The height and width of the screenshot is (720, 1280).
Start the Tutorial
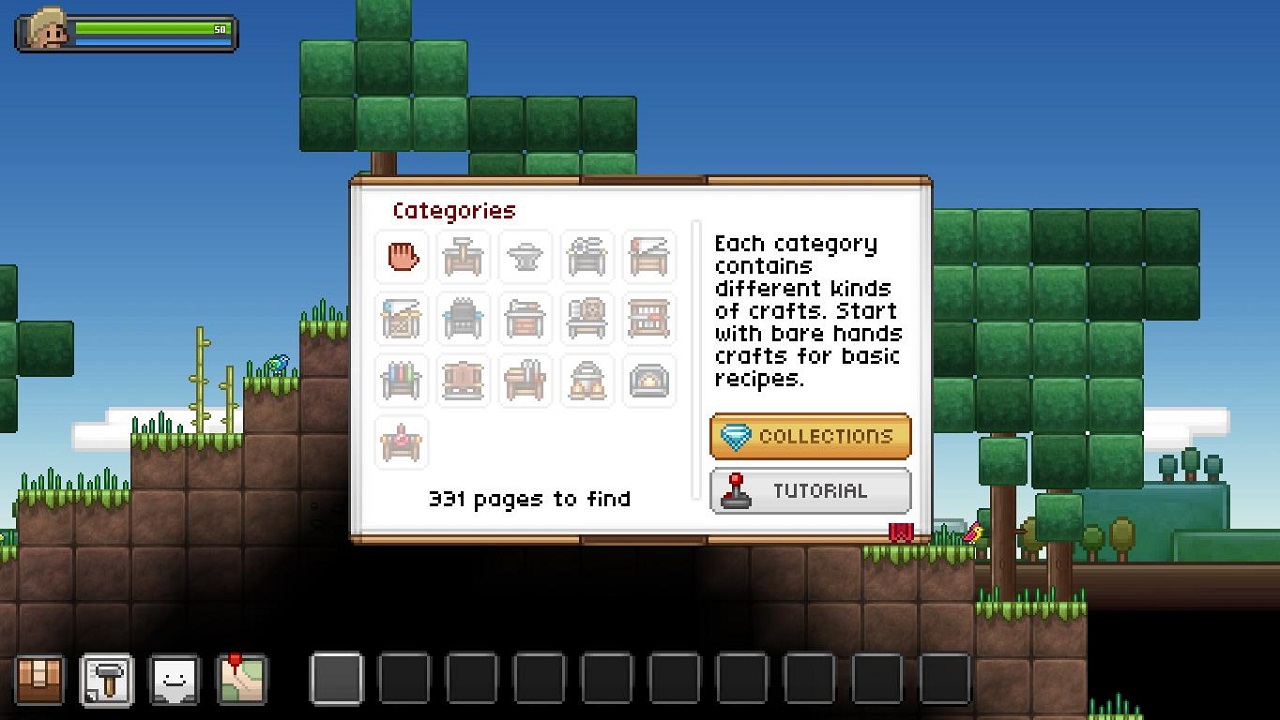(x=810, y=491)
